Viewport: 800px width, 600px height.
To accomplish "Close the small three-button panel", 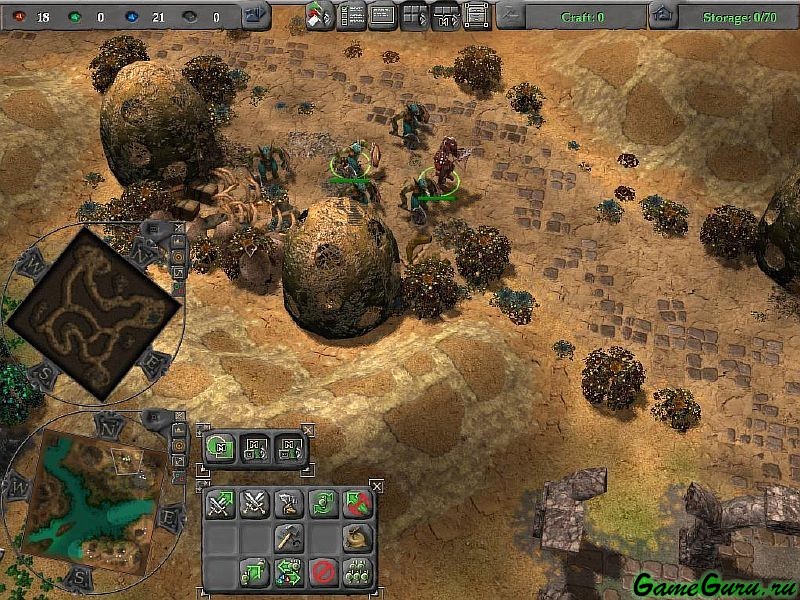I will tap(307, 430).
